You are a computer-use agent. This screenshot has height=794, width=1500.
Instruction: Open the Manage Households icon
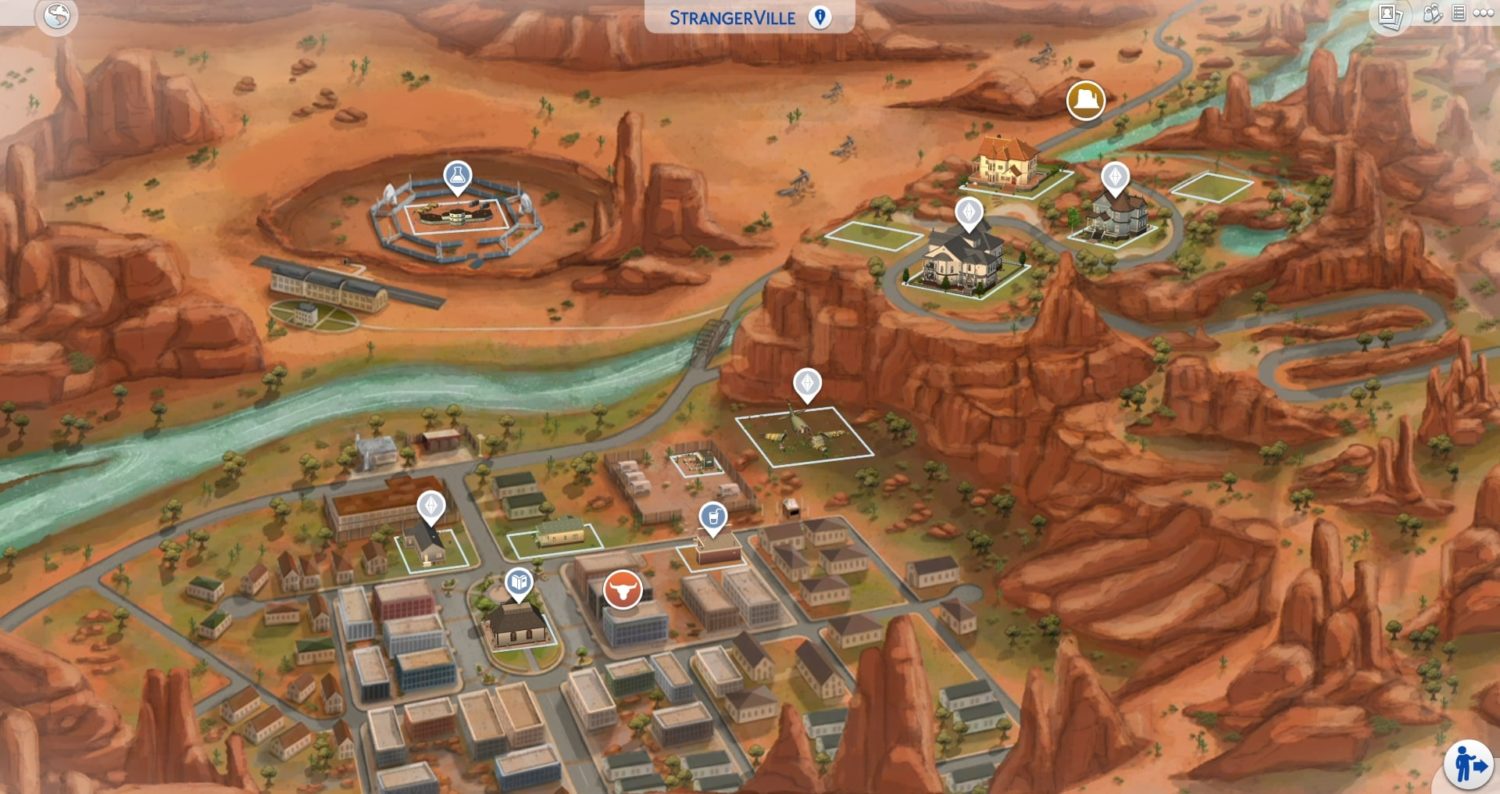point(1432,14)
